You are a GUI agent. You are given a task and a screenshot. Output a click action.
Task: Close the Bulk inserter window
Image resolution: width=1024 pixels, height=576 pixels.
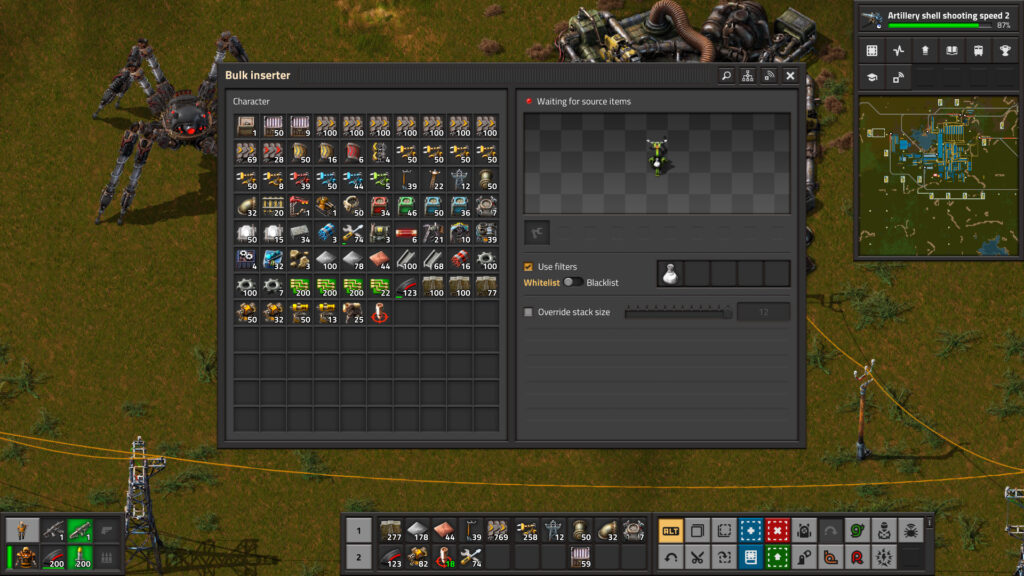pyautogui.click(x=790, y=75)
